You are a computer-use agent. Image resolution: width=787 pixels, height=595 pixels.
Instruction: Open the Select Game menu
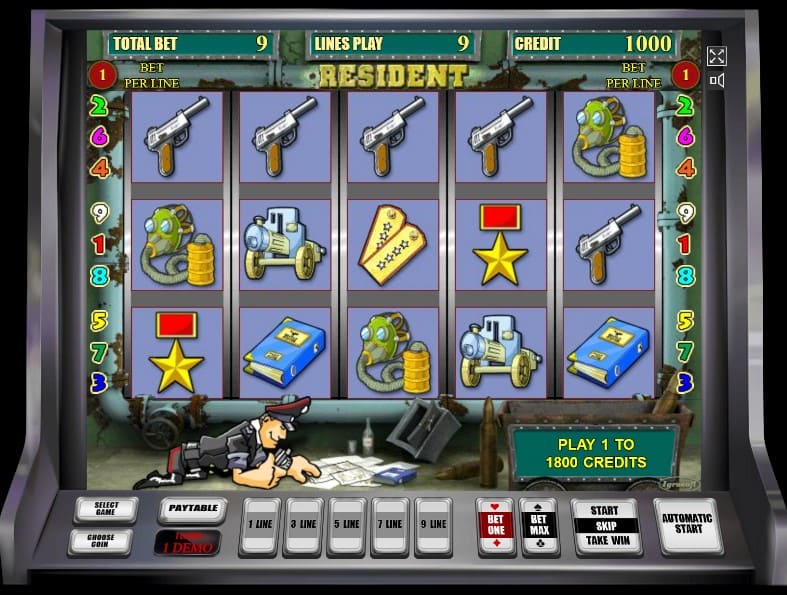(104, 509)
